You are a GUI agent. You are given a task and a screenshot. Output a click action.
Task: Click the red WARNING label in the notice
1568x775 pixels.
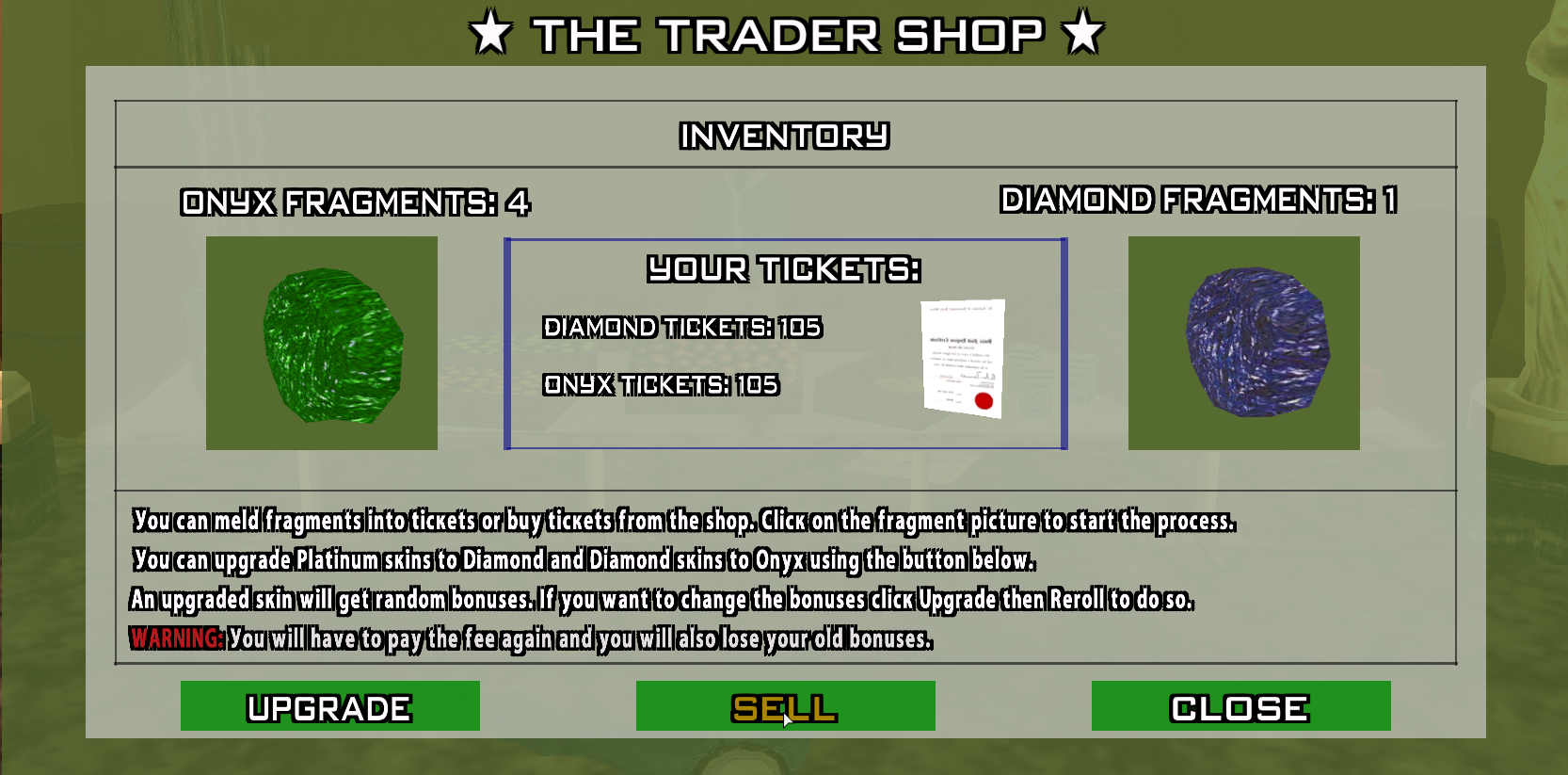click(175, 639)
